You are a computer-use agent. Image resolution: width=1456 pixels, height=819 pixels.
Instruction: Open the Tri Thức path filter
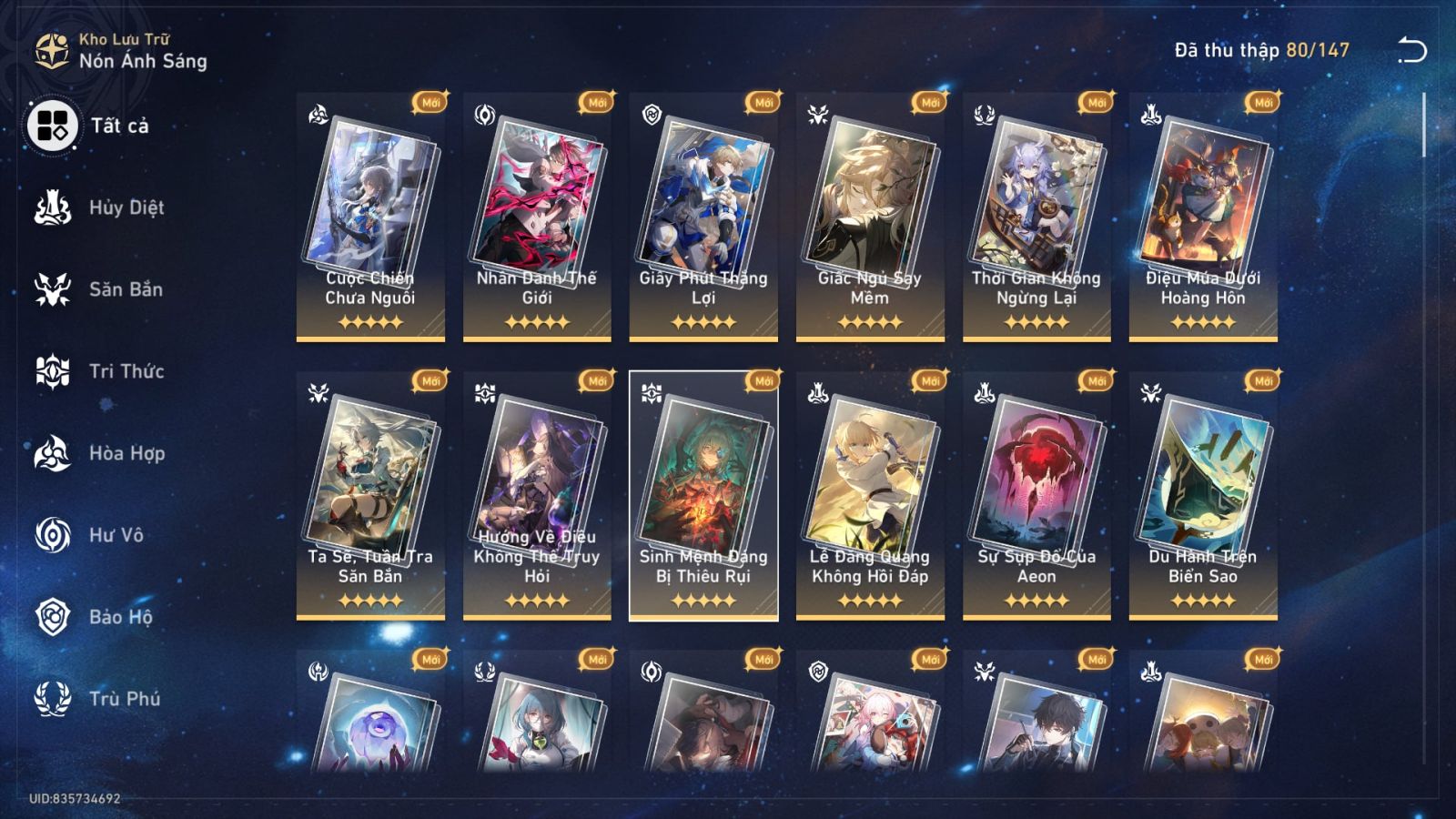[x=55, y=371]
